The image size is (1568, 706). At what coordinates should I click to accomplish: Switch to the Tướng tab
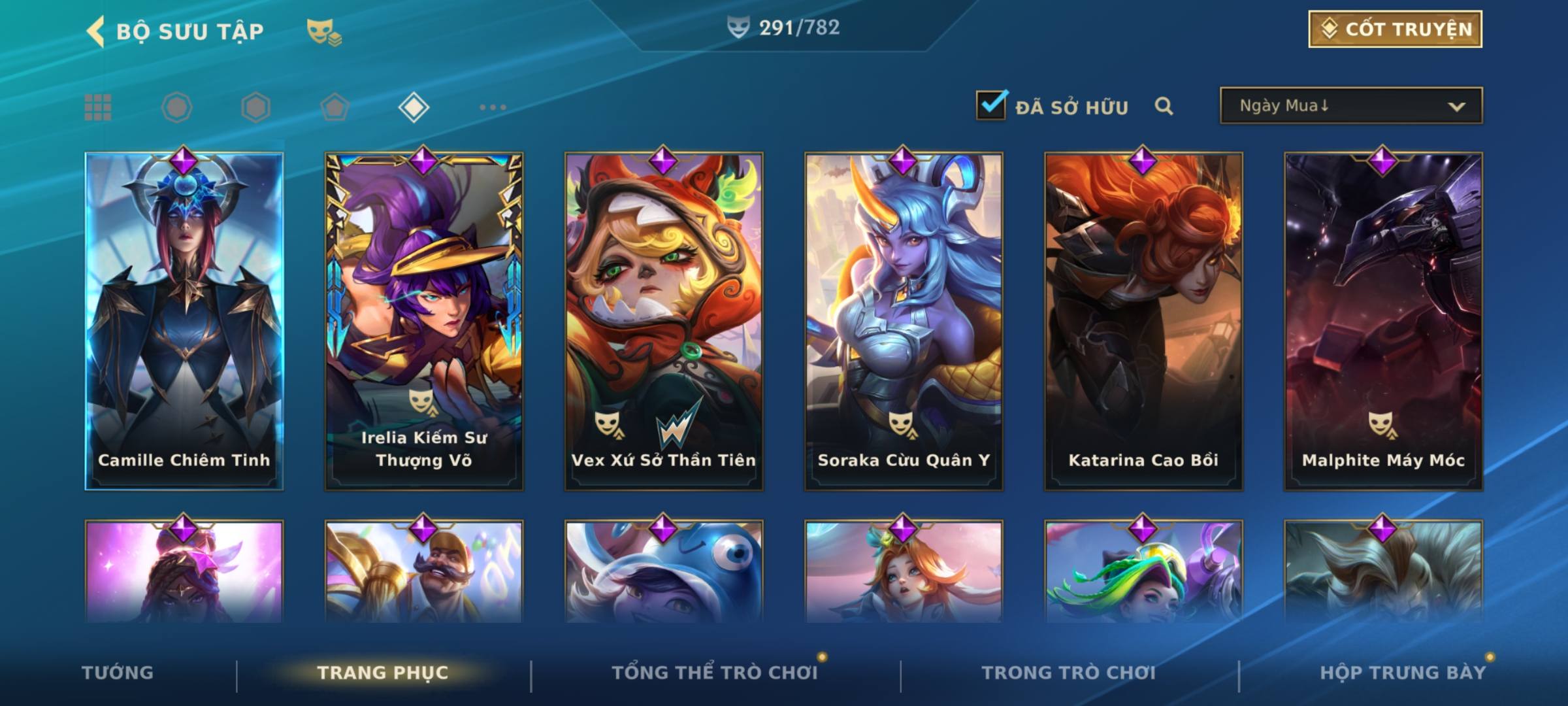tap(118, 673)
